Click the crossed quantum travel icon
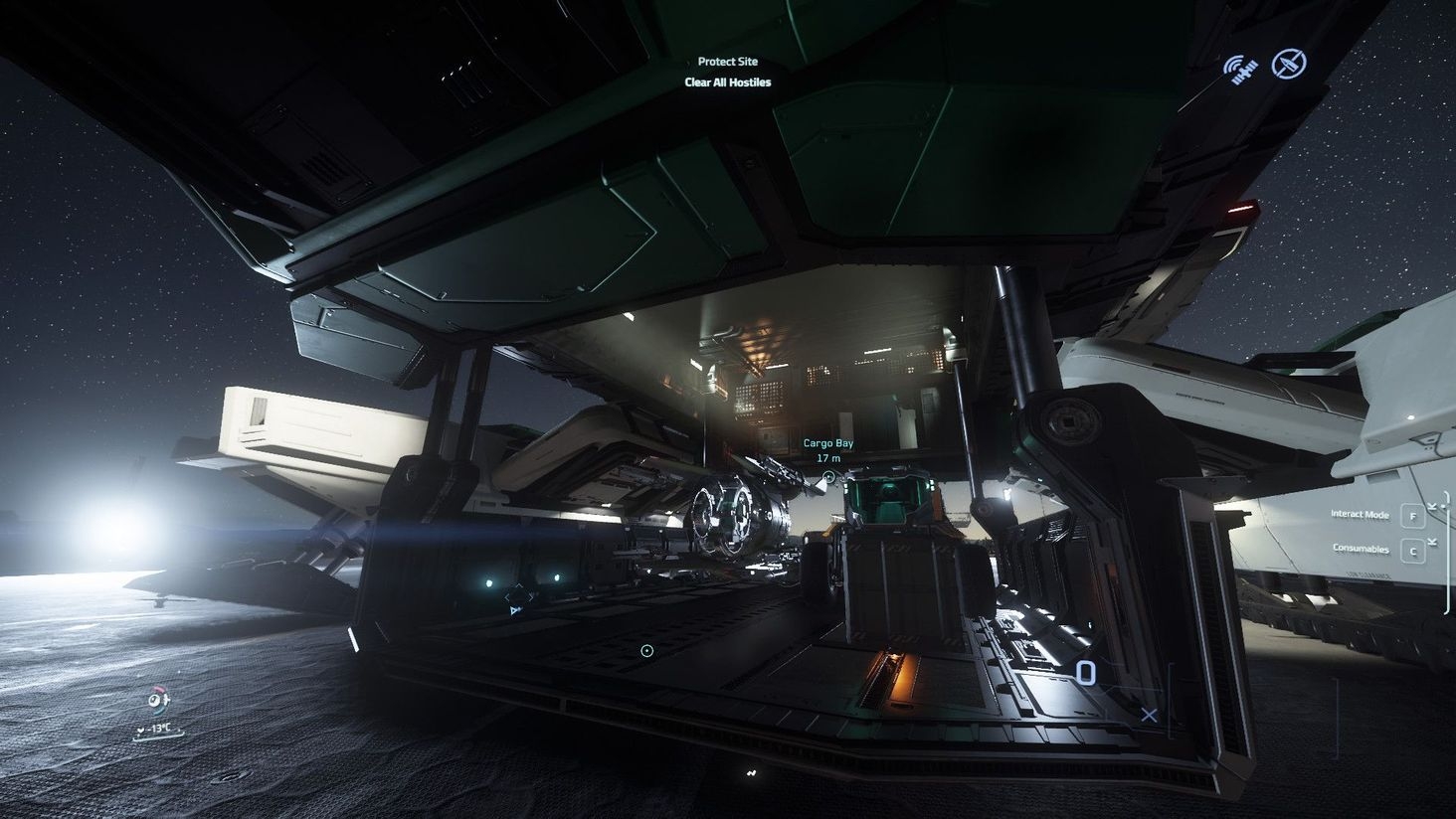Screen dimensions: 1456x819 point(1289,64)
